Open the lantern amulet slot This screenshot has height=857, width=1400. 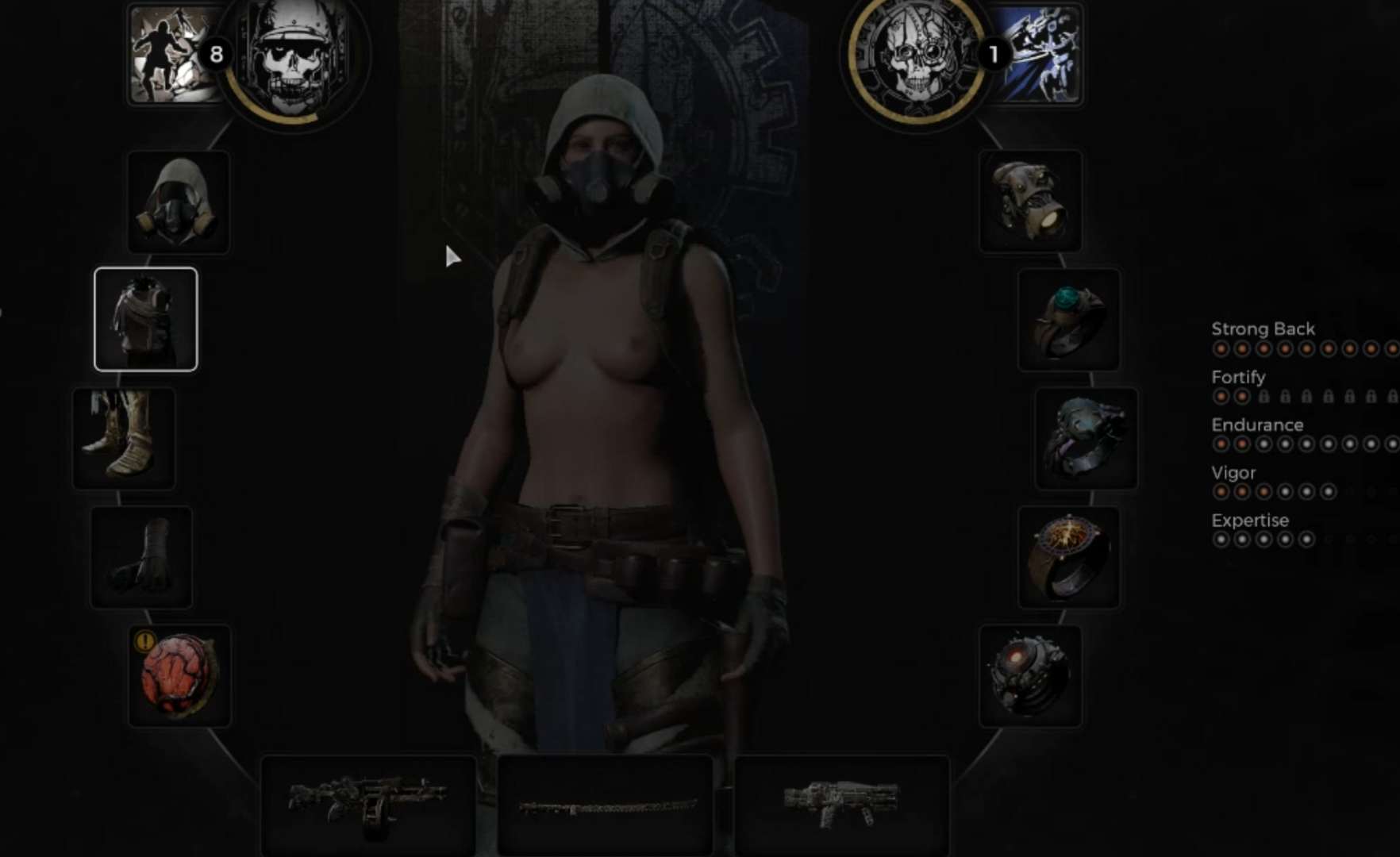point(1030,202)
